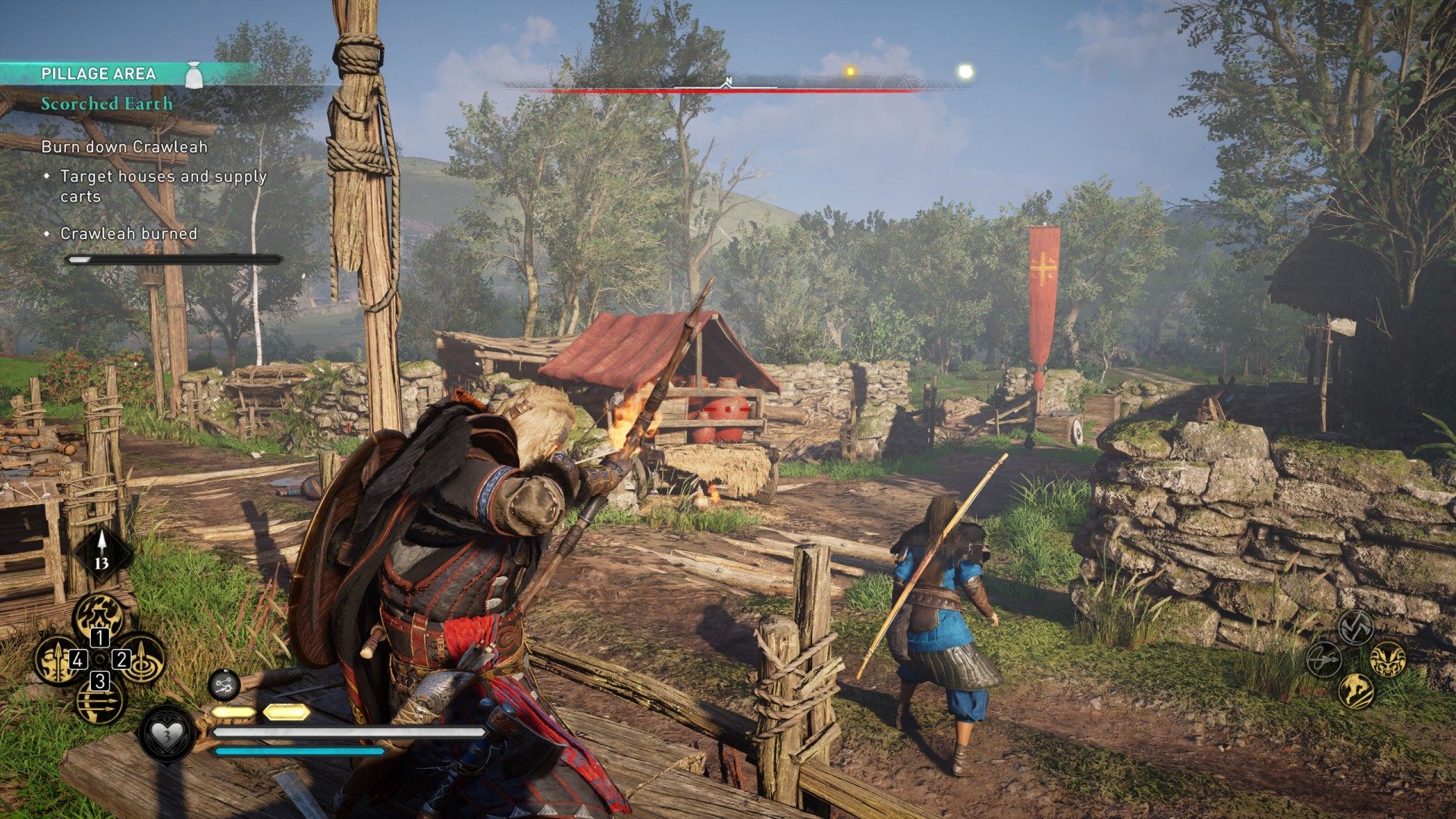This screenshot has height=819, width=1456.
Task: Activate the crossed axes melee ability
Action: [1356, 626]
